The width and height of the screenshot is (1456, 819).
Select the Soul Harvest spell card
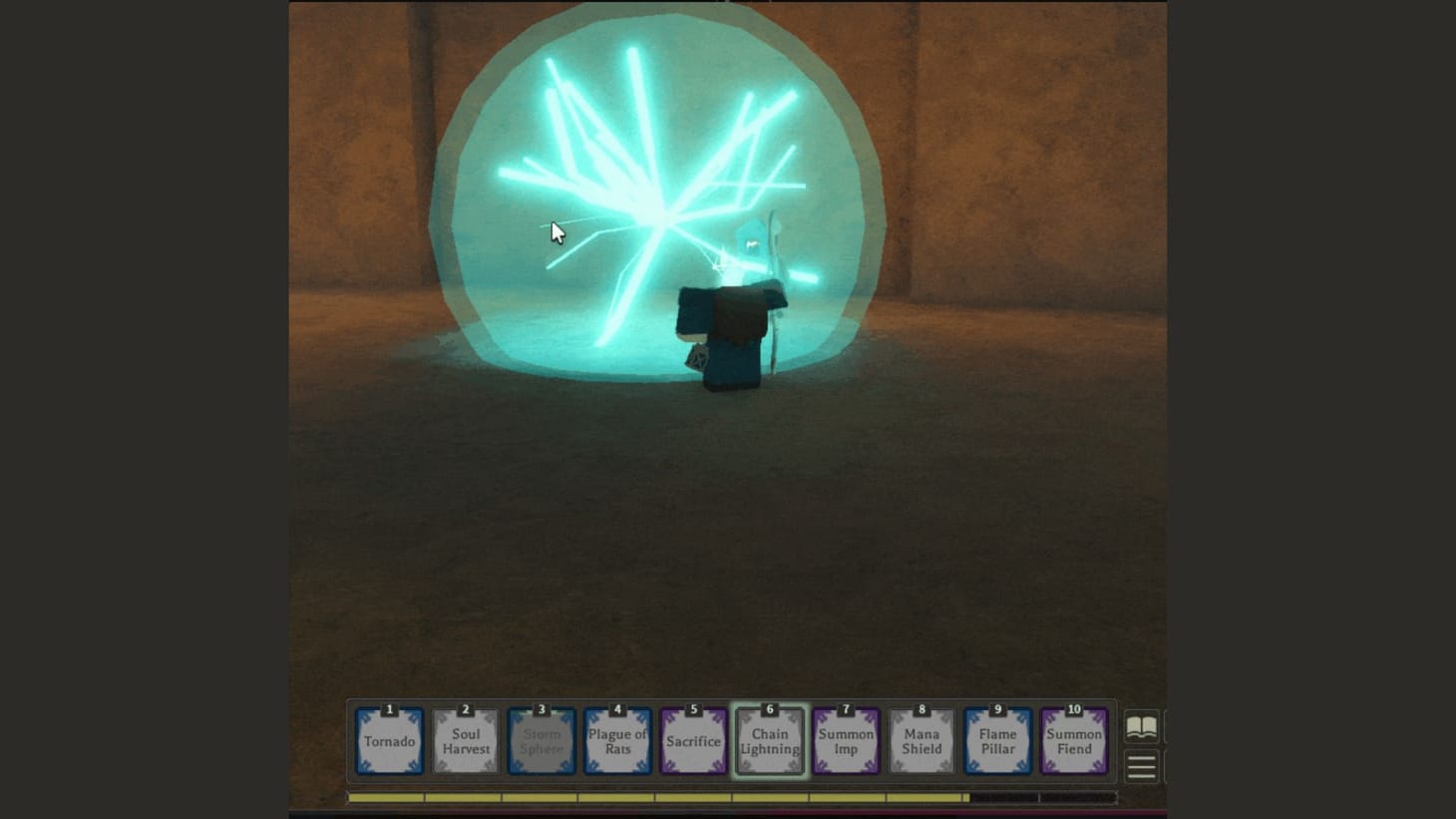pos(465,741)
